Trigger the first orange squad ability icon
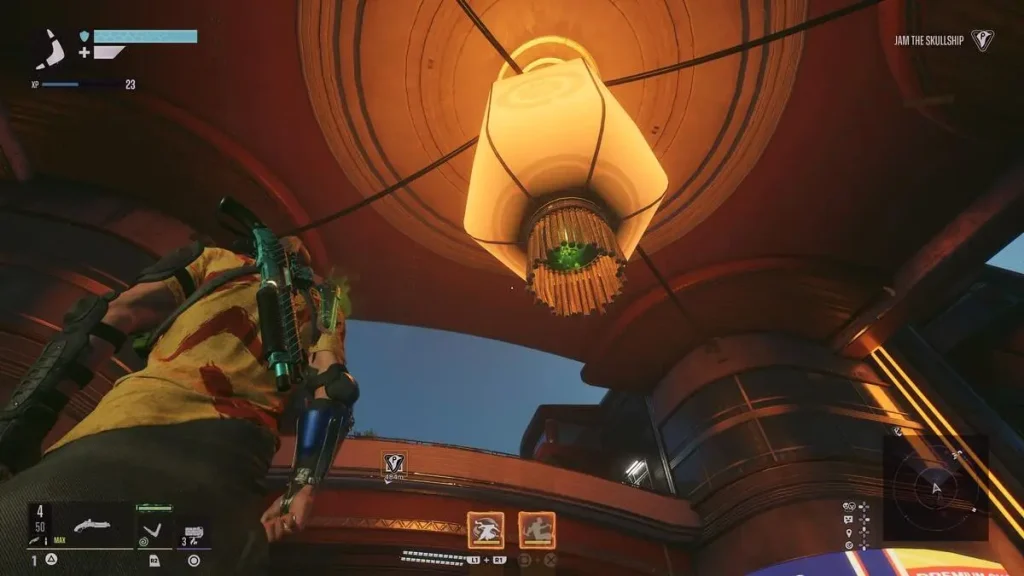 tap(486, 530)
